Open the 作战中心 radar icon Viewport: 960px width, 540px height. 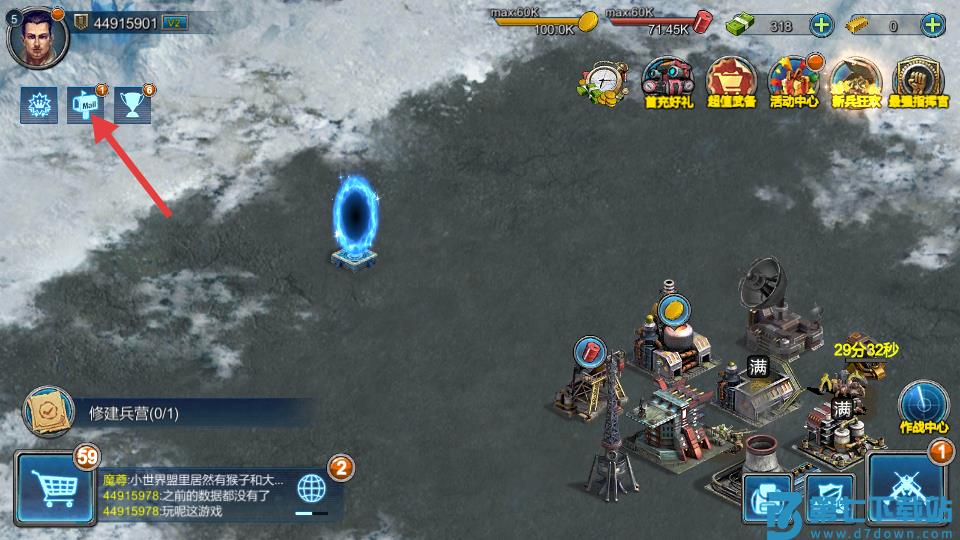pyautogui.click(x=923, y=404)
